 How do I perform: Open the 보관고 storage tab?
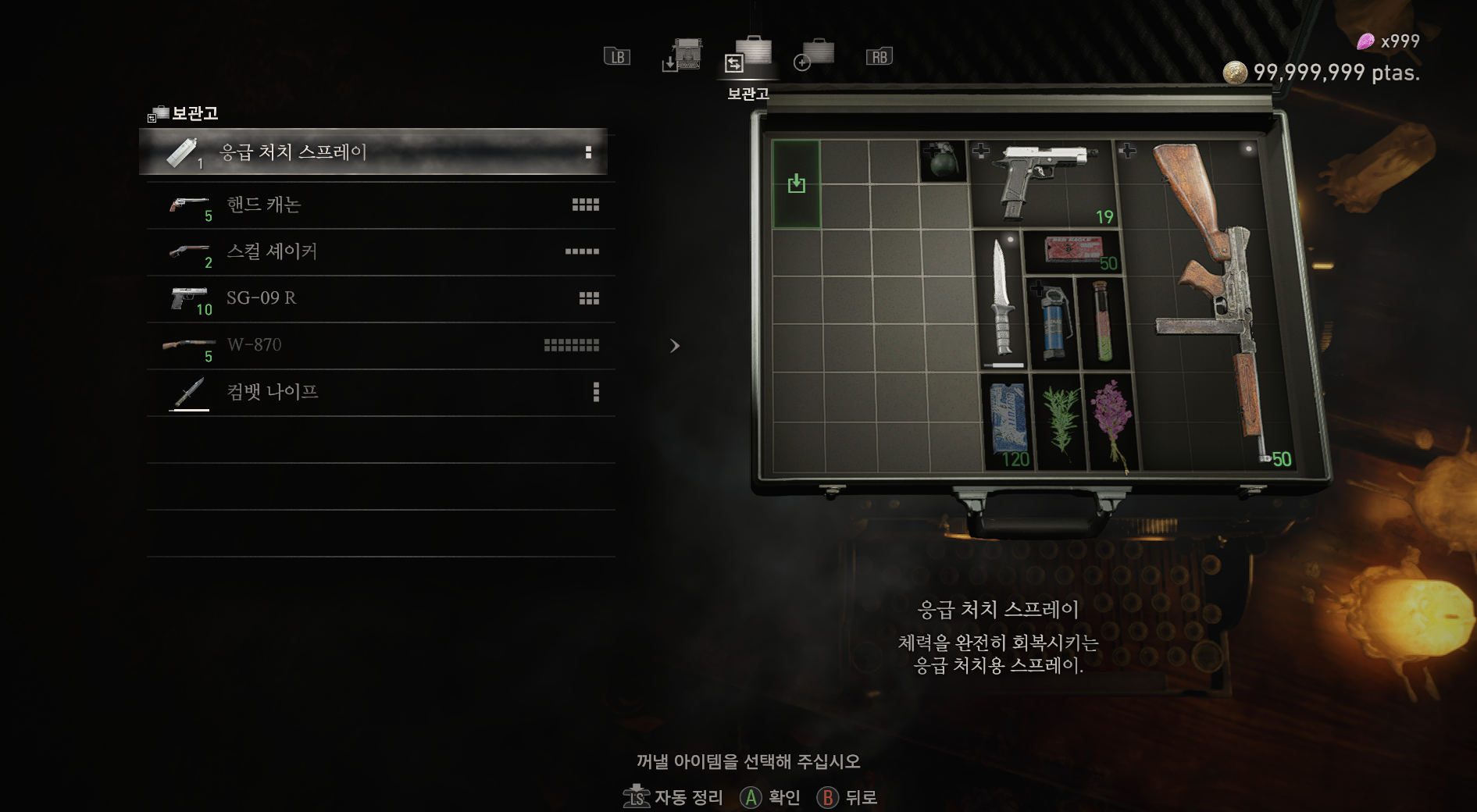click(x=748, y=55)
